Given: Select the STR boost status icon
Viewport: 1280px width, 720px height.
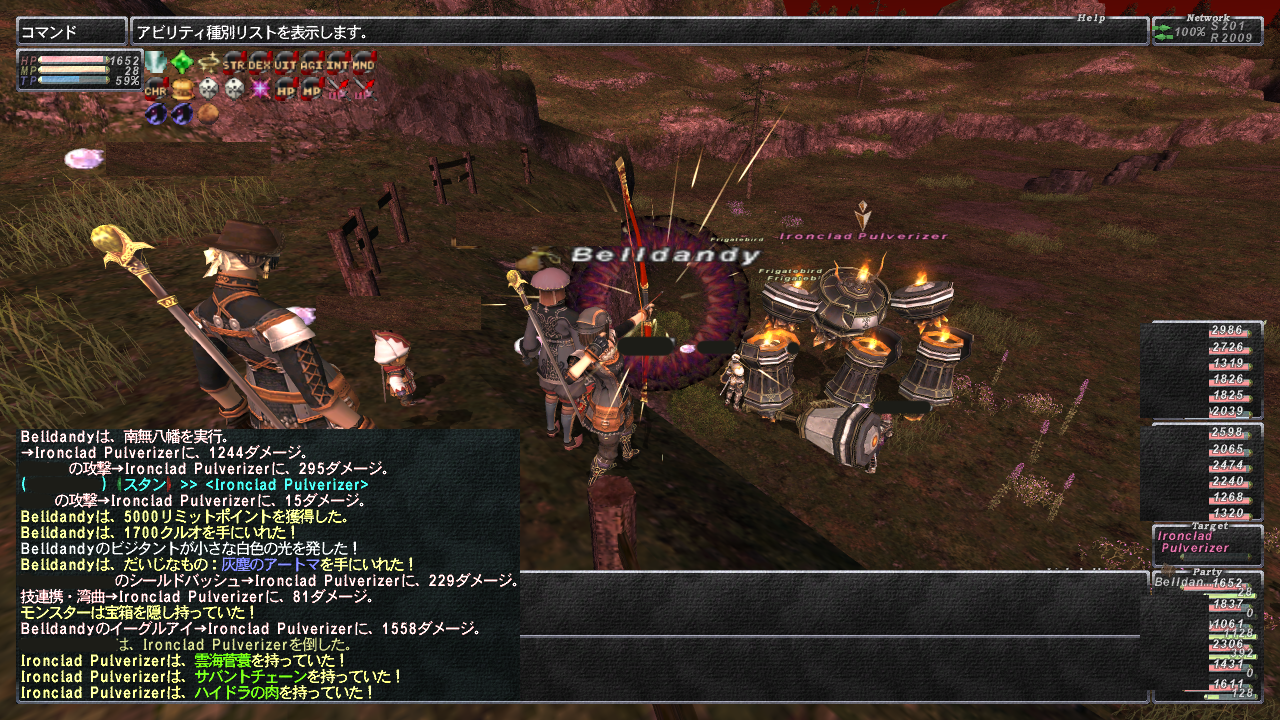Looking at the screenshot, I should (x=234, y=64).
